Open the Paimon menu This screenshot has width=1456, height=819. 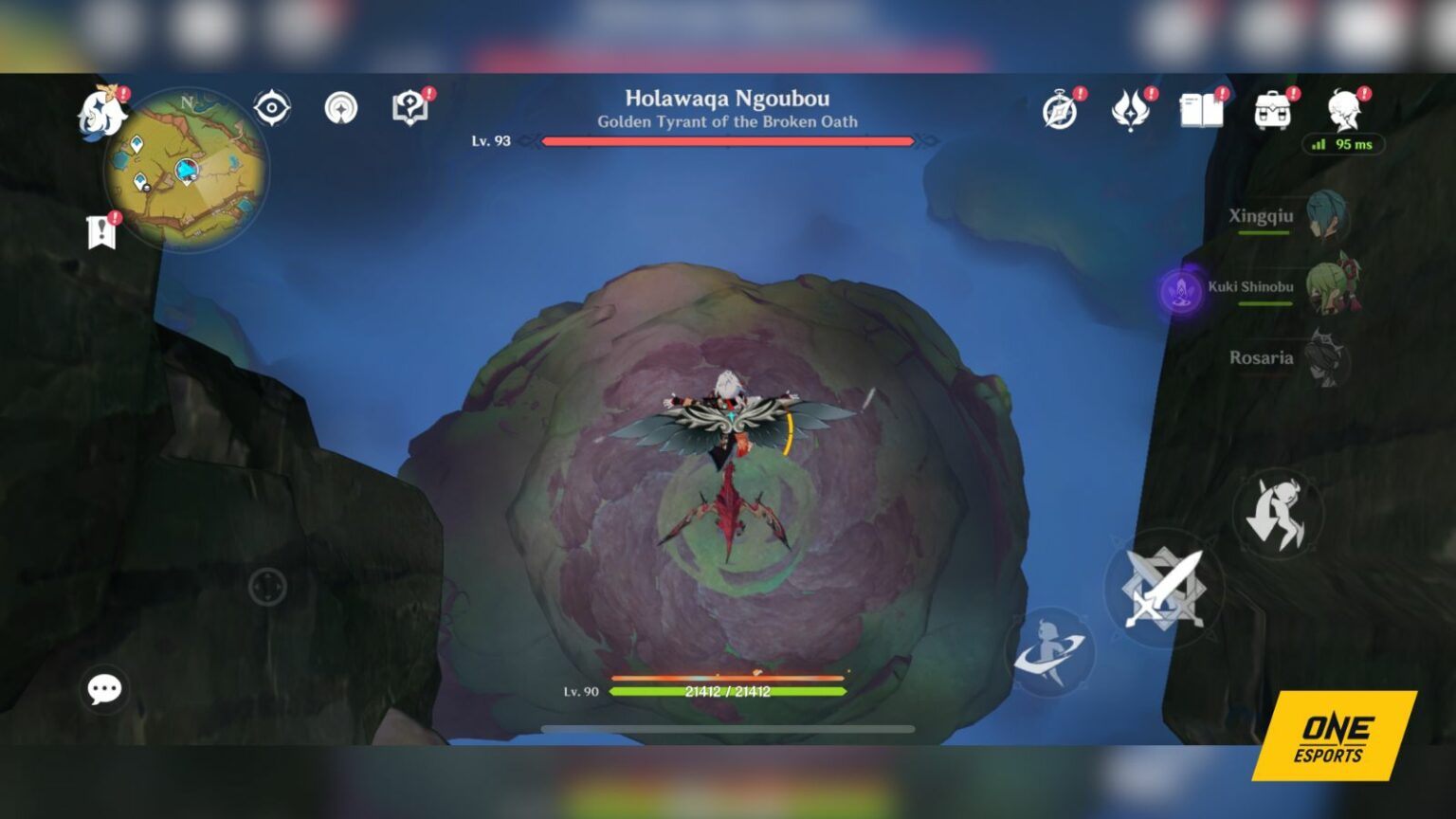click(104, 109)
